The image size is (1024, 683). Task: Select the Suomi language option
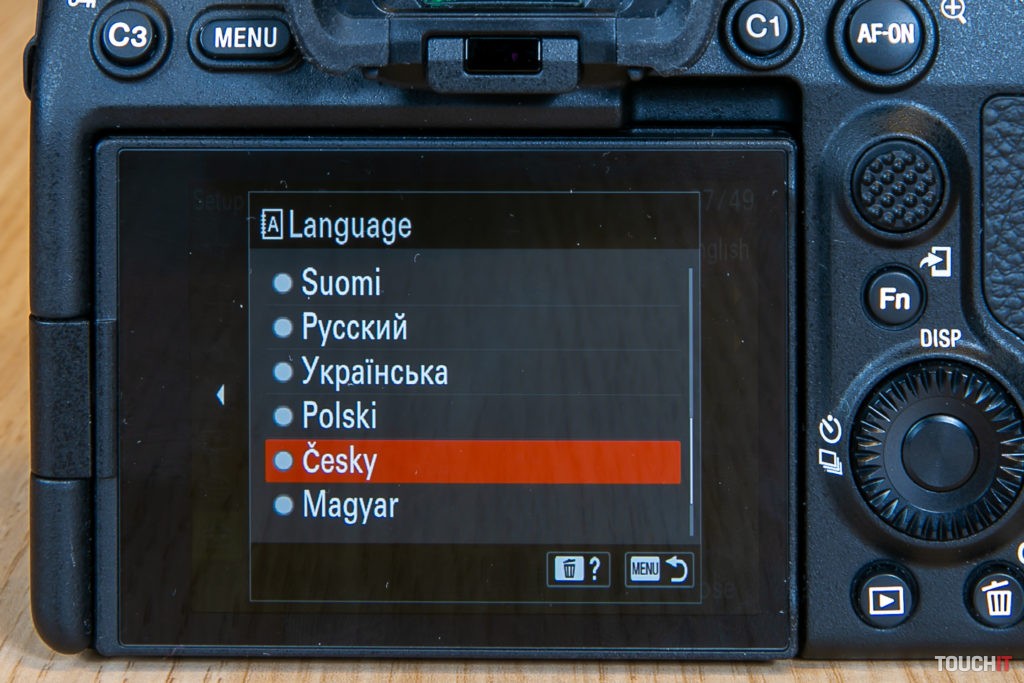point(341,284)
